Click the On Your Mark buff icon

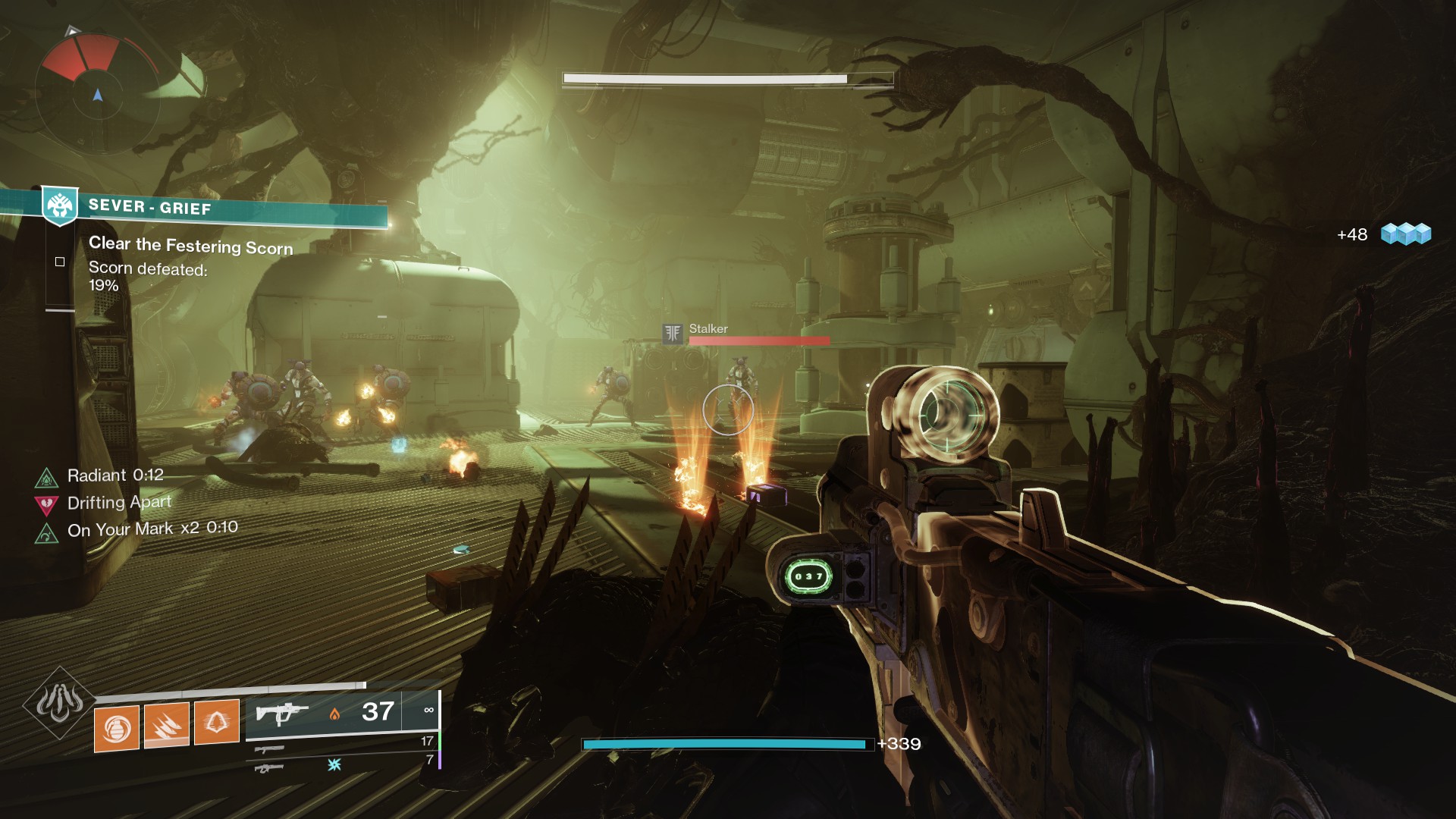coord(47,533)
